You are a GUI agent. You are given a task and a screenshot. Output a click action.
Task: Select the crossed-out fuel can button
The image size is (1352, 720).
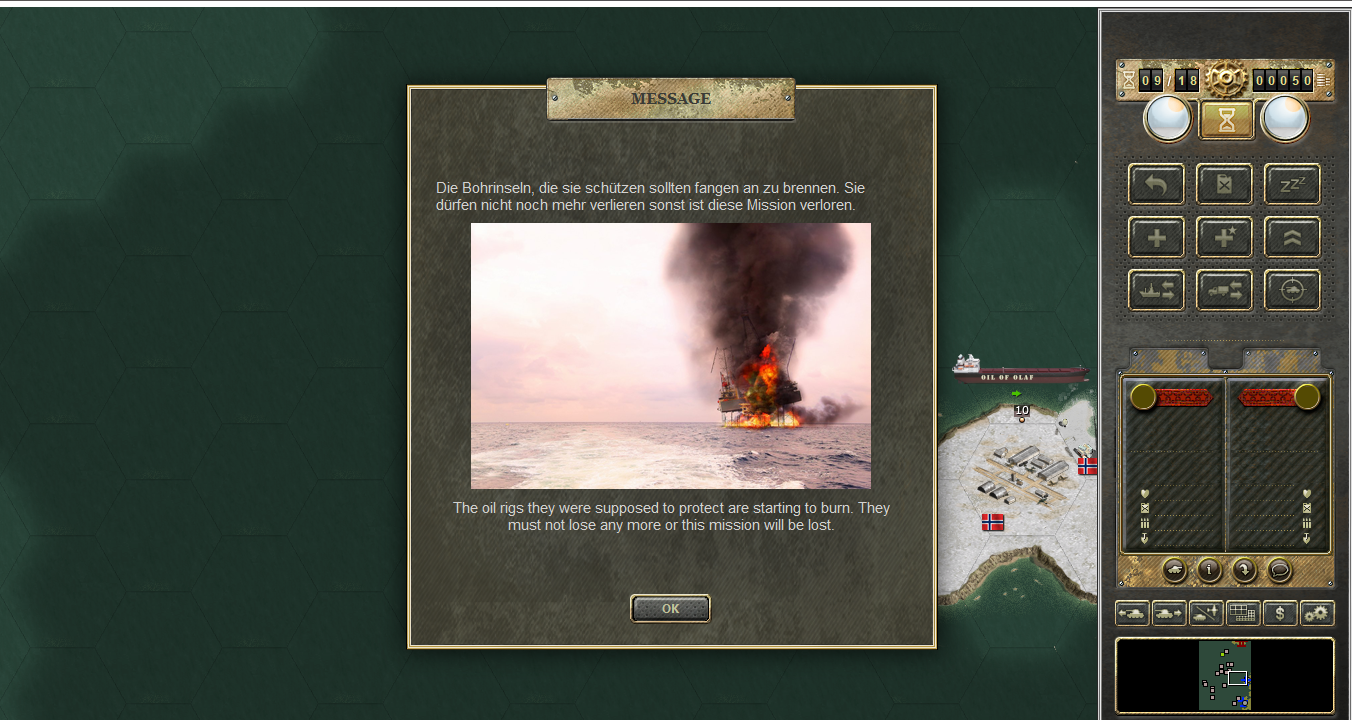(x=1224, y=184)
